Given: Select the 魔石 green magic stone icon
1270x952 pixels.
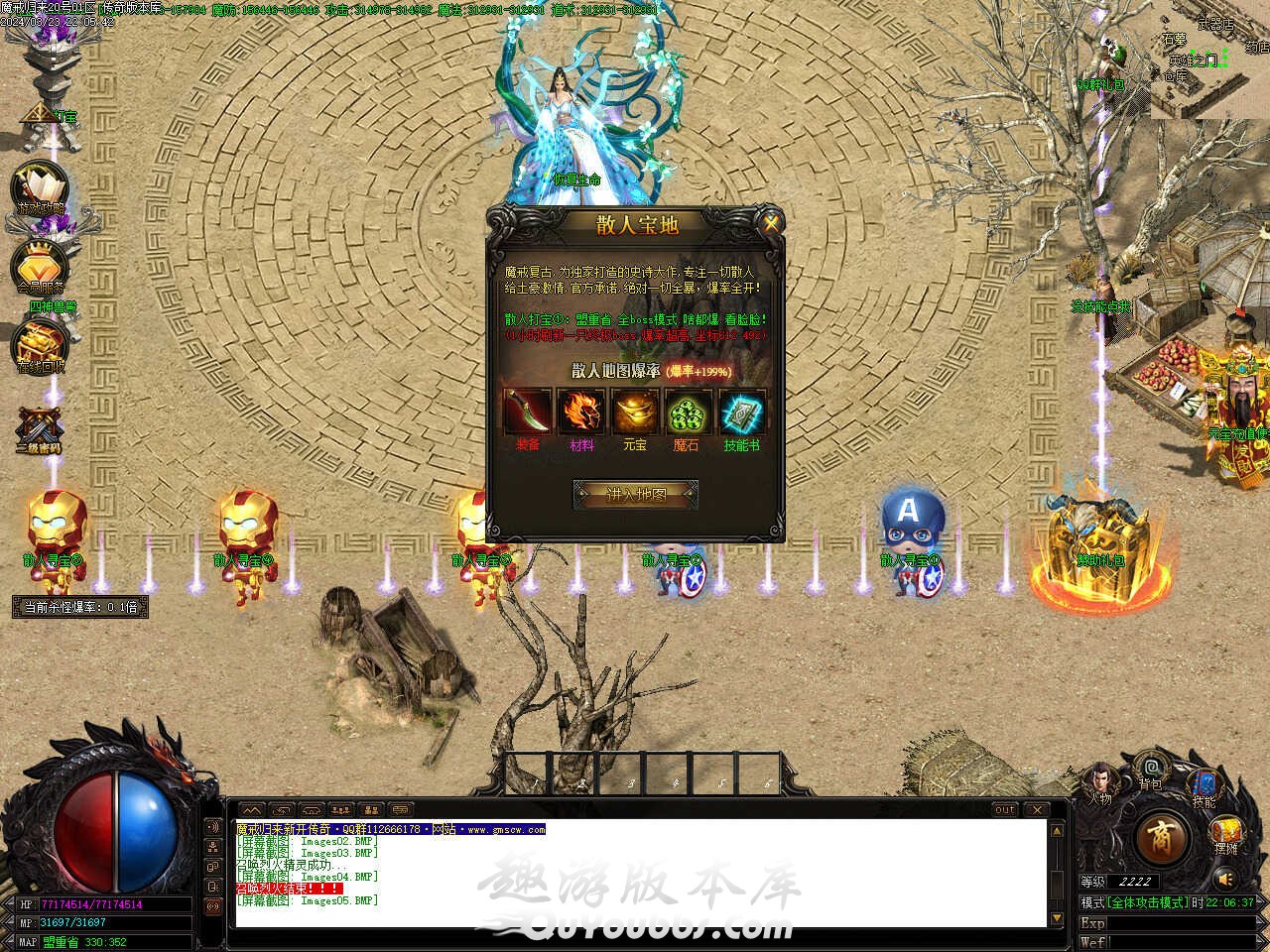Looking at the screenshot, I should point(687,412).
